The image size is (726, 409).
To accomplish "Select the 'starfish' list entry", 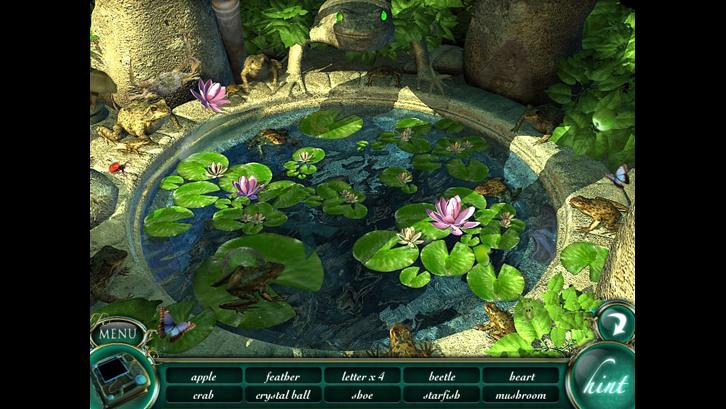I will point(441,395).
